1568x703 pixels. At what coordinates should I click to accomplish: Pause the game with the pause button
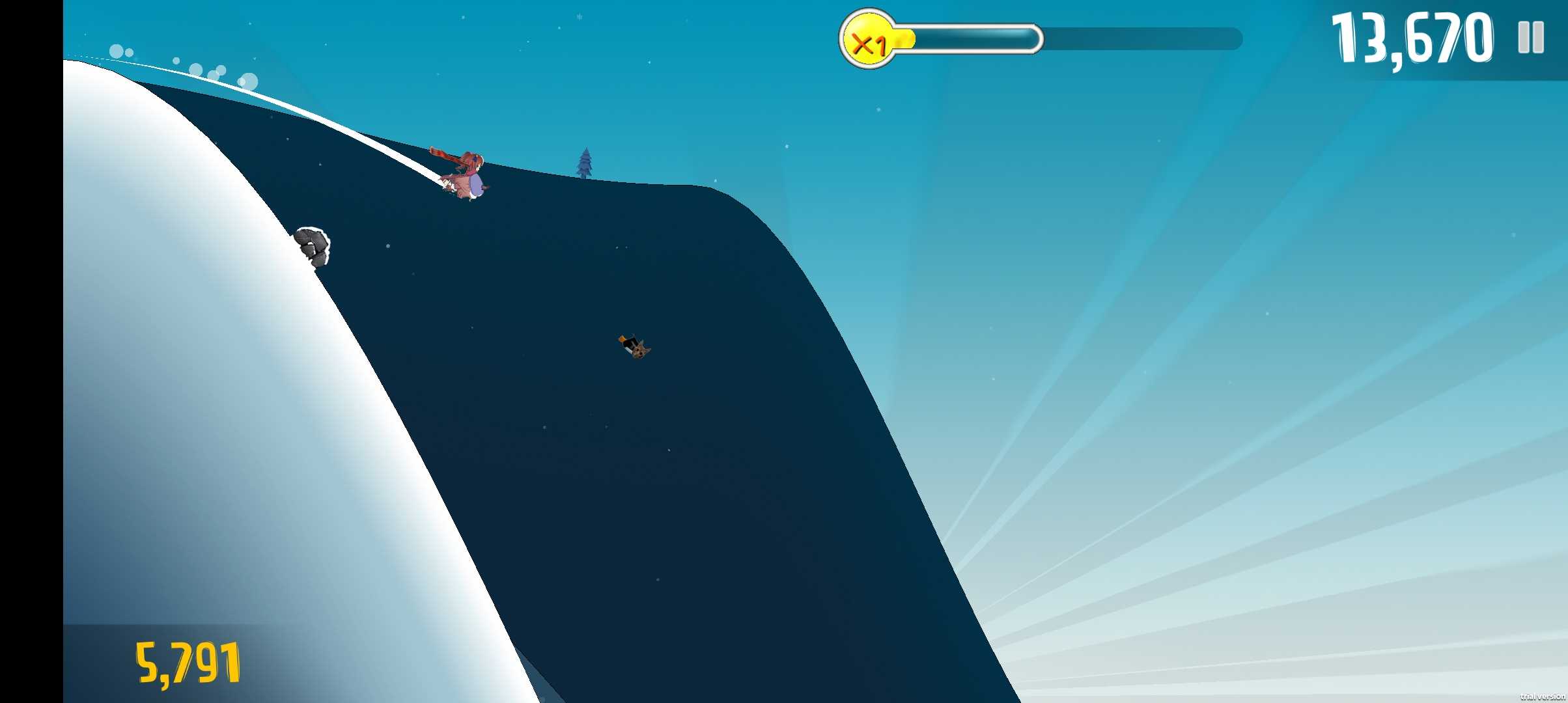(x=1530, y=38)
